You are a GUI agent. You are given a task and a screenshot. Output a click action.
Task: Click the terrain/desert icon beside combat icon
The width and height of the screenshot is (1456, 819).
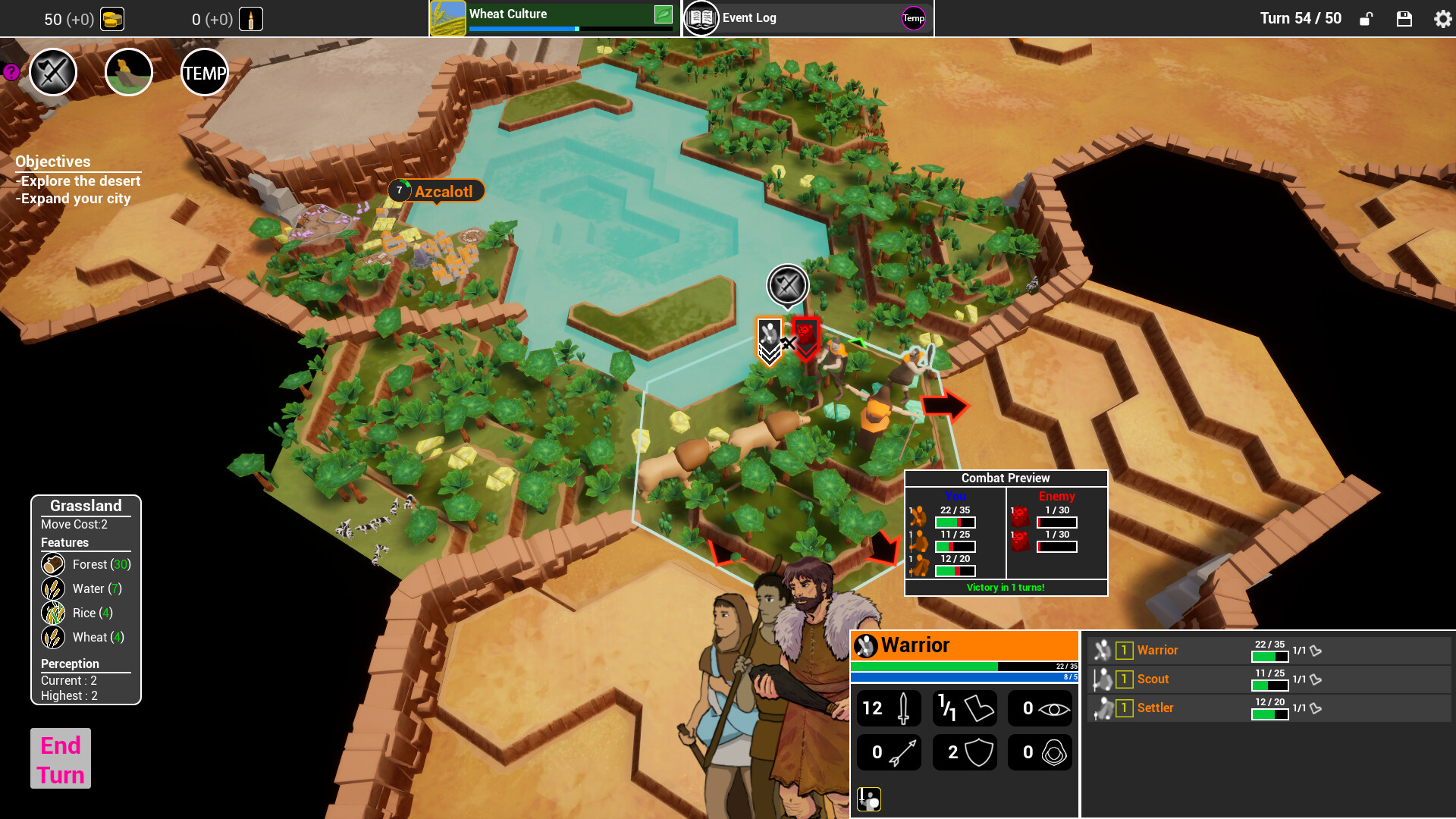(x=128, y=72)
